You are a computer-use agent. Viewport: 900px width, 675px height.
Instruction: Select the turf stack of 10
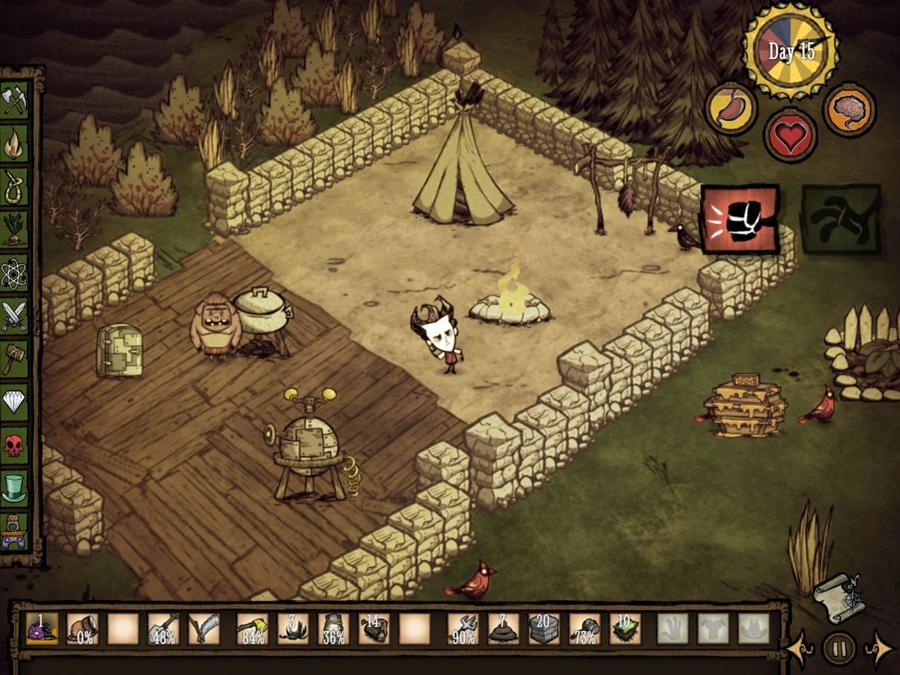(625, 628)
